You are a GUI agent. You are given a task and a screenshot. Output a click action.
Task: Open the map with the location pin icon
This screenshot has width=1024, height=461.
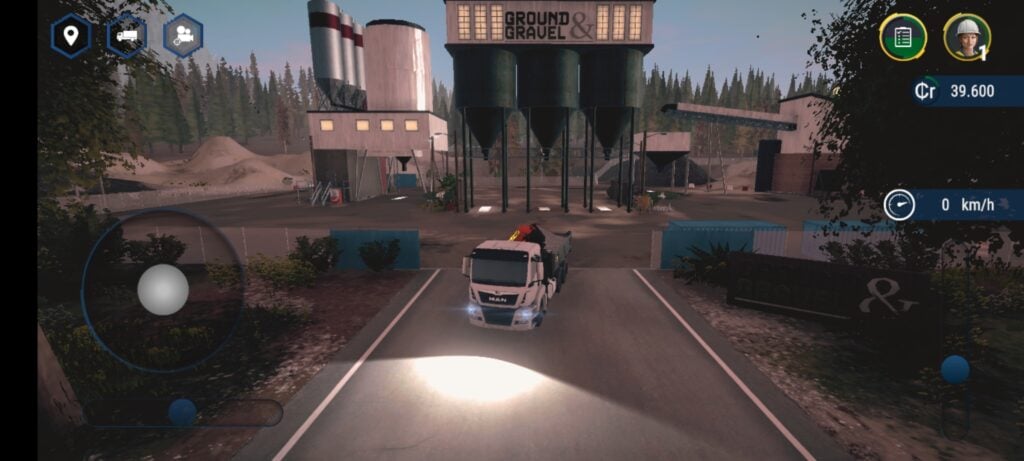click(x=71, y=37)
